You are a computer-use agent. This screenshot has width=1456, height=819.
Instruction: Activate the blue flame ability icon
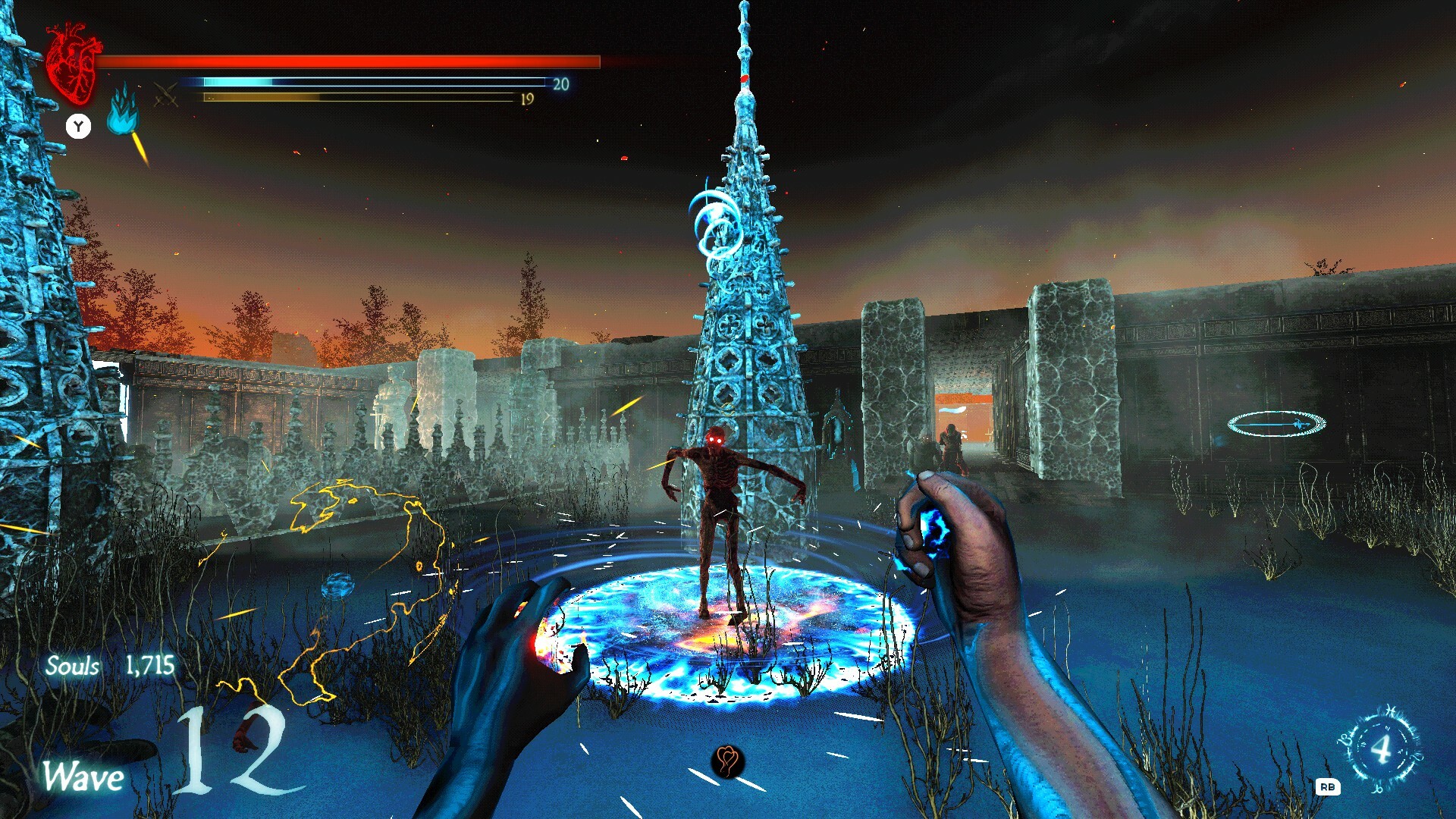(x=123, y=112)
